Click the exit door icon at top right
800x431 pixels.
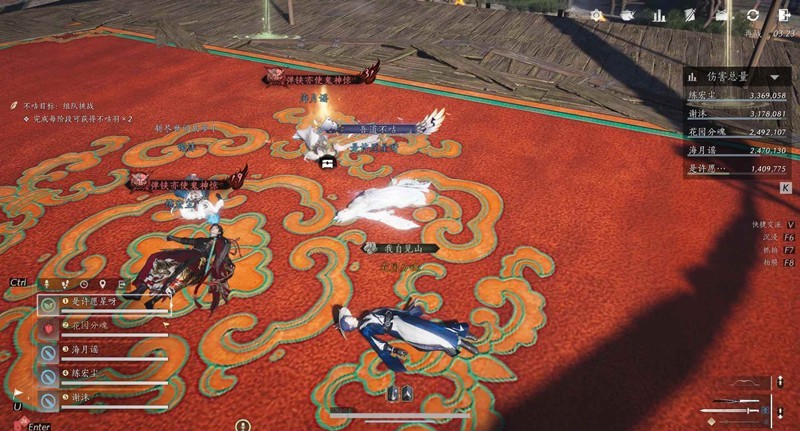pyautogui.click(x=783, y=15)
